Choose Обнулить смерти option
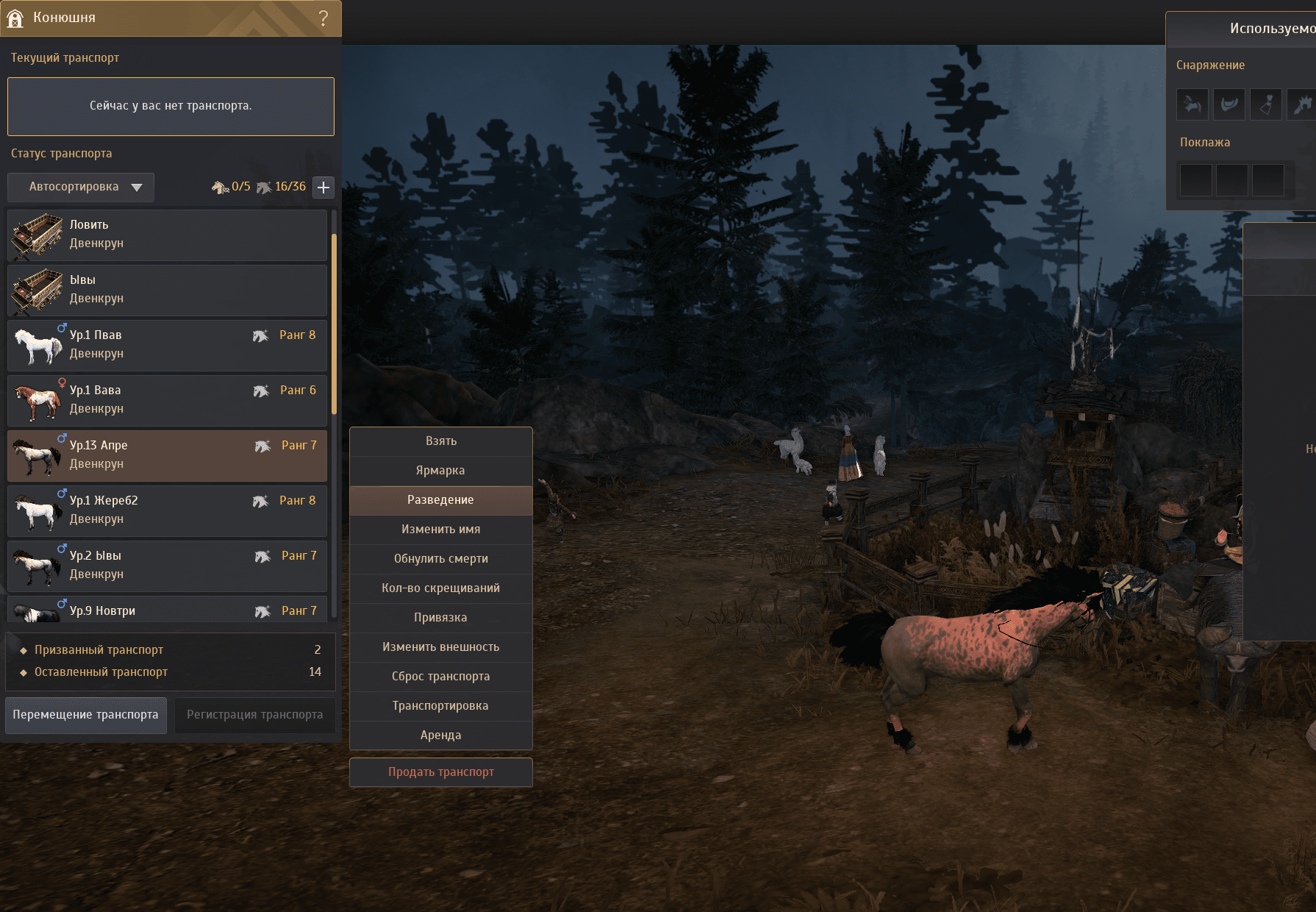The image size is (1316, 912). pyautogui.click(x=440, y=559)
